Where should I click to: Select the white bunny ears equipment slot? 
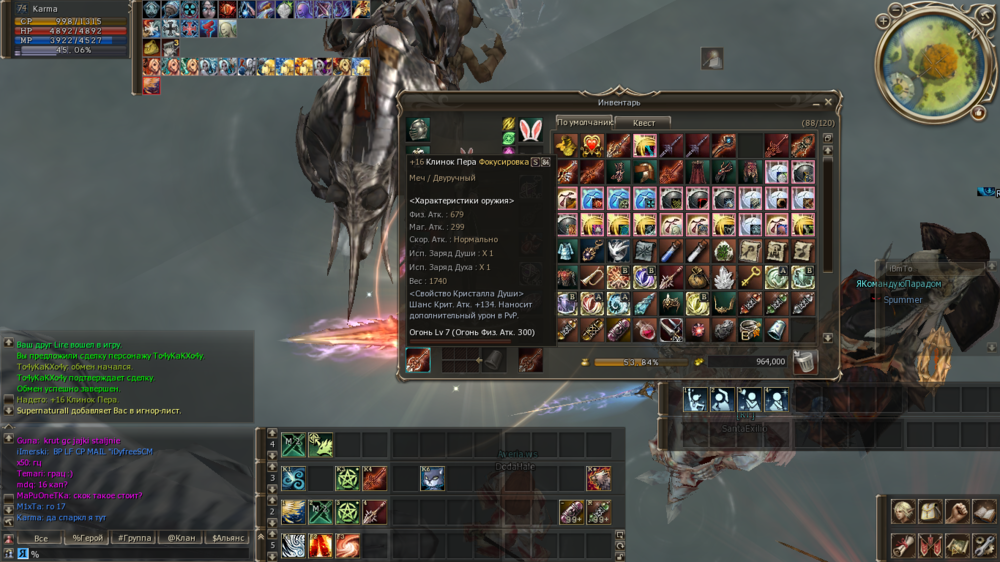coord(530,129)
